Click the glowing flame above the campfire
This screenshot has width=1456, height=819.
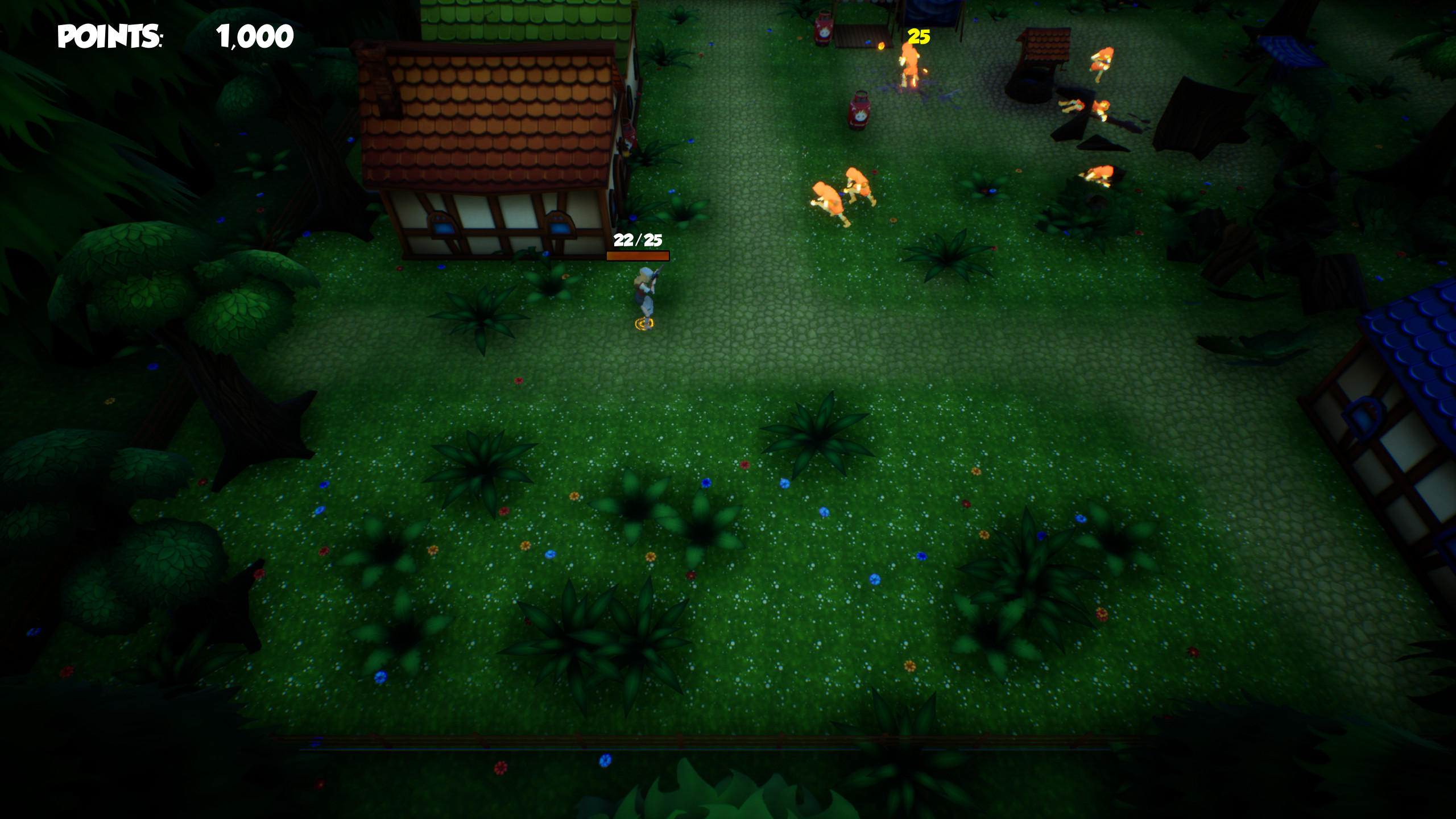[881, 47]
